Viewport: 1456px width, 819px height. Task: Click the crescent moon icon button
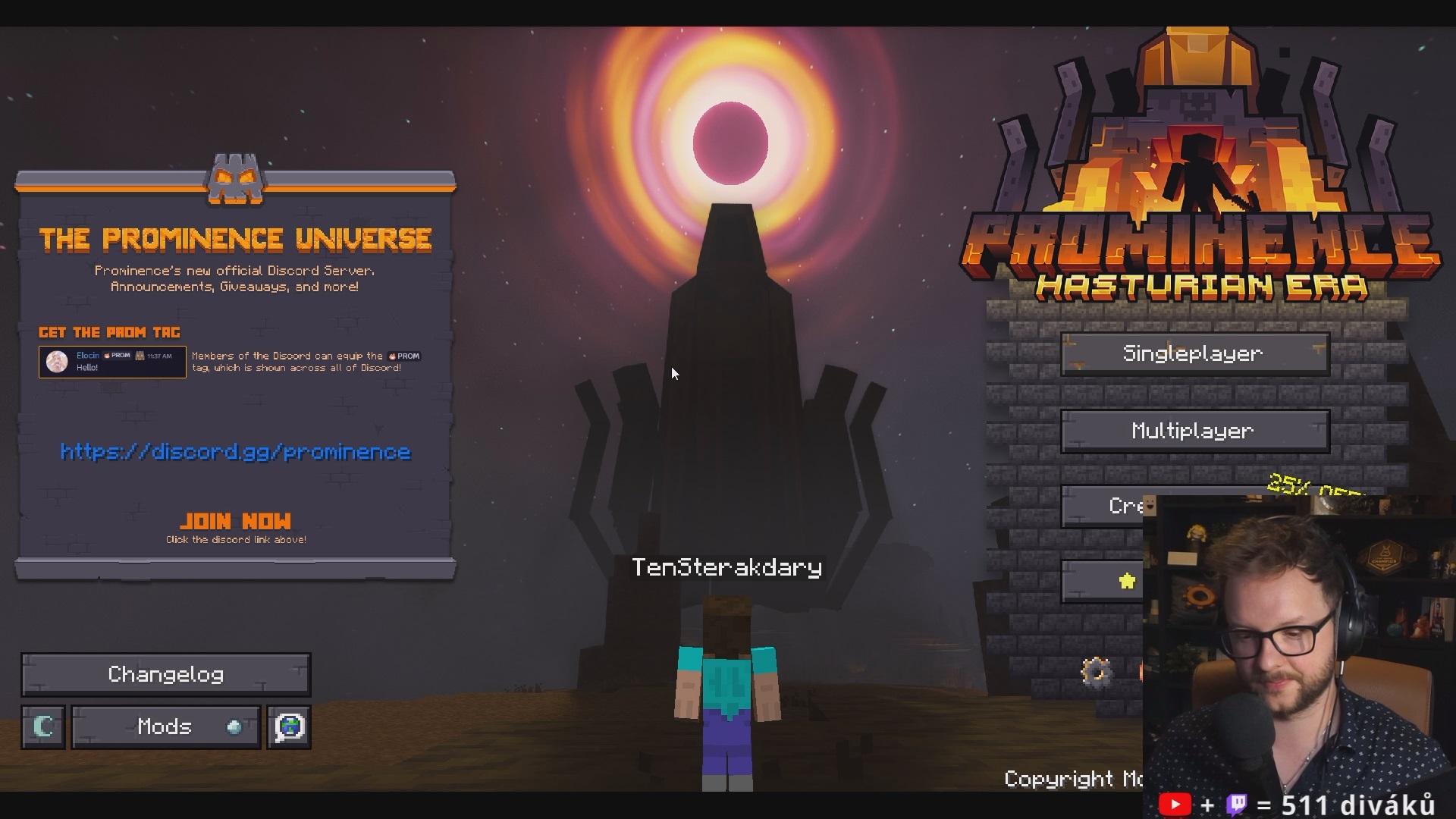[43, 727]
